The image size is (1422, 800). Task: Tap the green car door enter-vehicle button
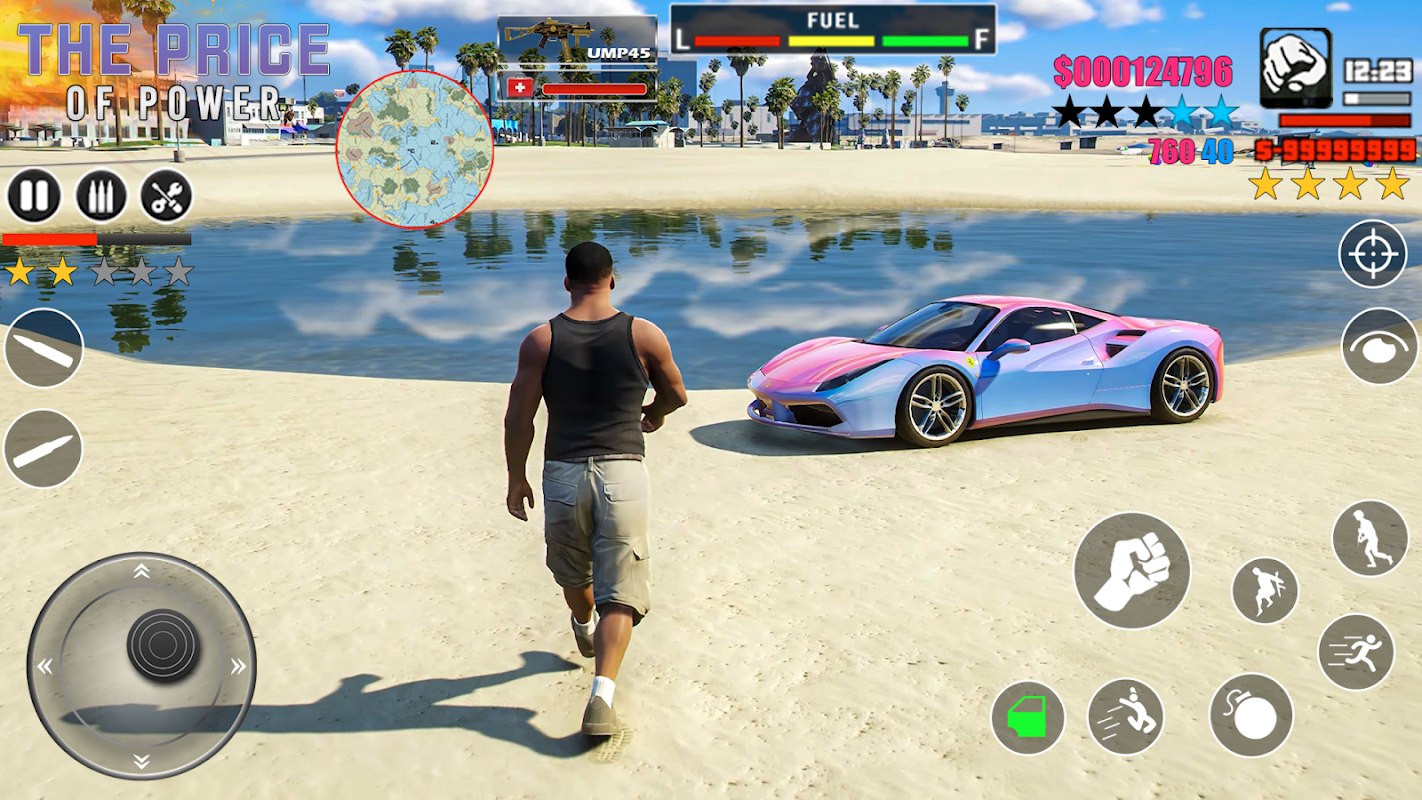coord(1027,718)
